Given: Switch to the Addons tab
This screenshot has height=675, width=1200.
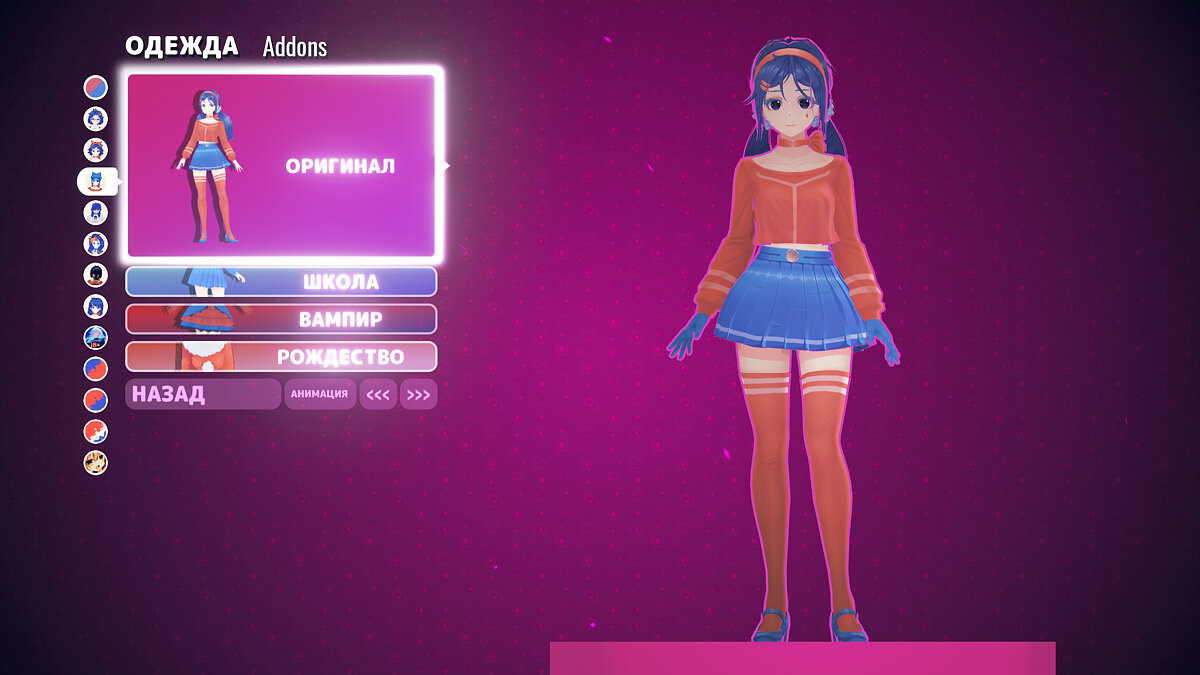Looking at the screenshot, I should click(294, 47).
